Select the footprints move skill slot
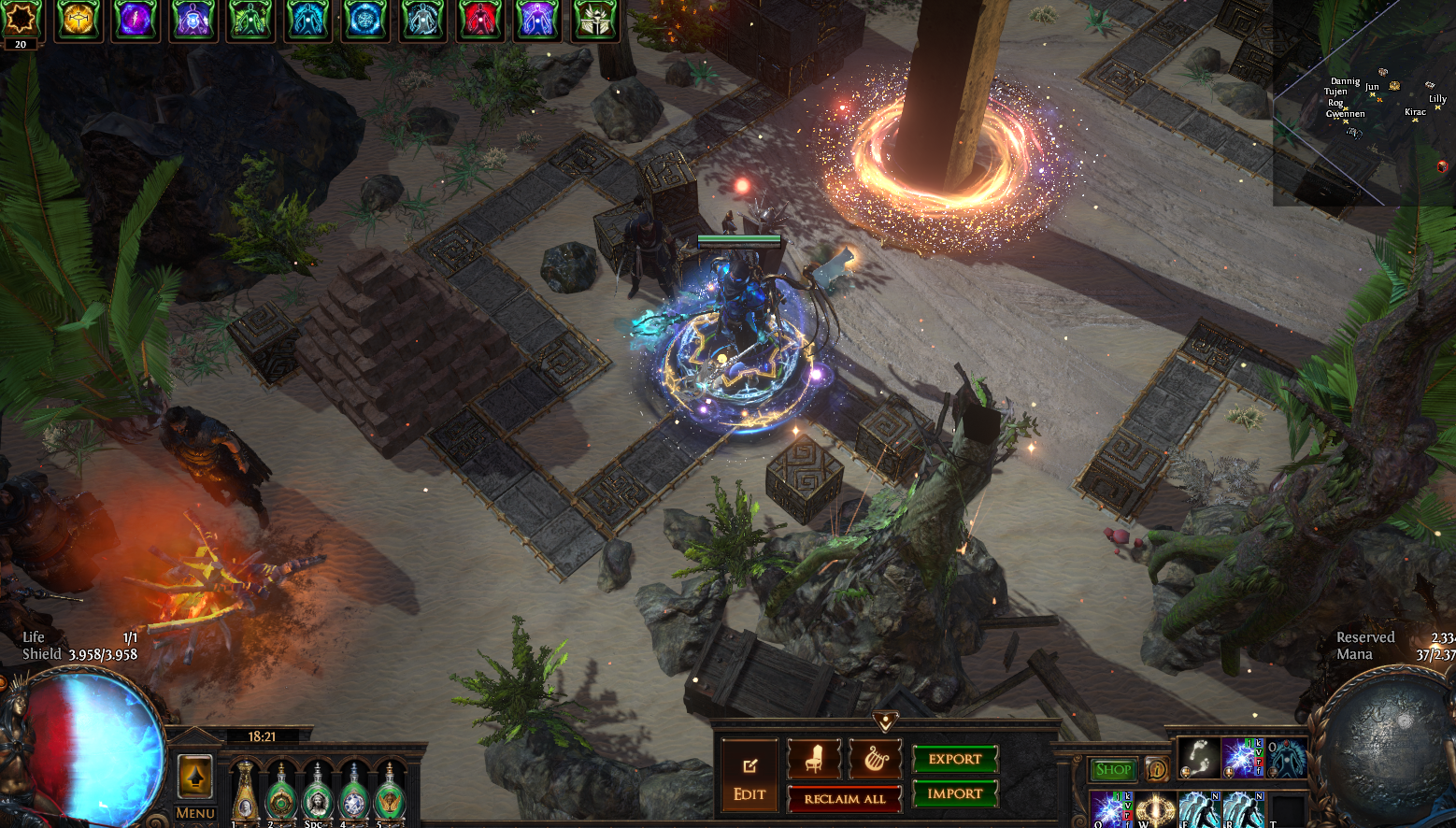The width and height of the screenshot is (1456, 828). tap(1198, 757)
